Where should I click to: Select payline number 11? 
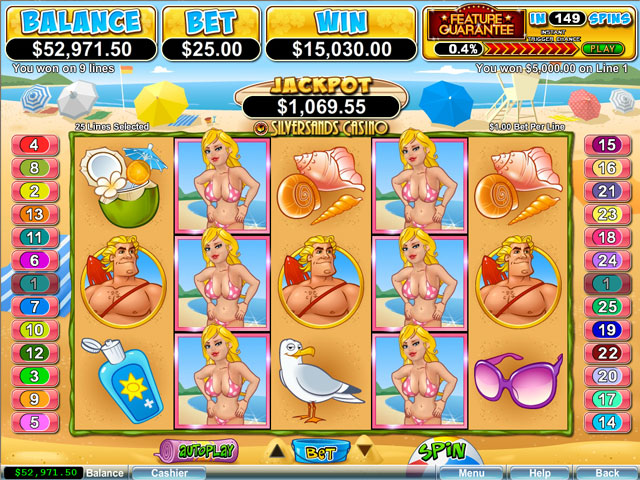coord(34,237)
